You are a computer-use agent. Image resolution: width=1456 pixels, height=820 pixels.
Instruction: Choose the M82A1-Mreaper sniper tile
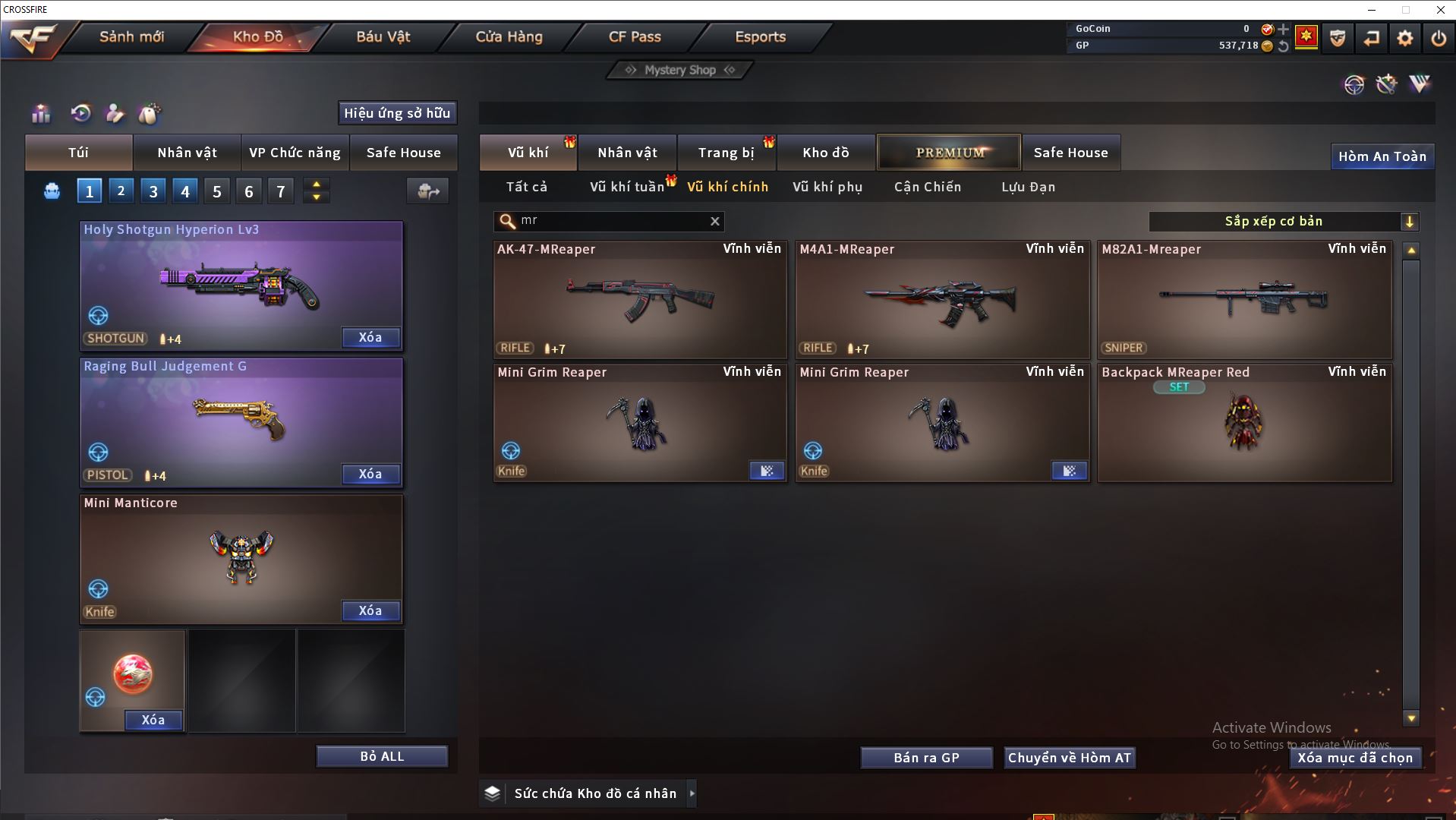pyautogui.click(x=1244, y=300)
